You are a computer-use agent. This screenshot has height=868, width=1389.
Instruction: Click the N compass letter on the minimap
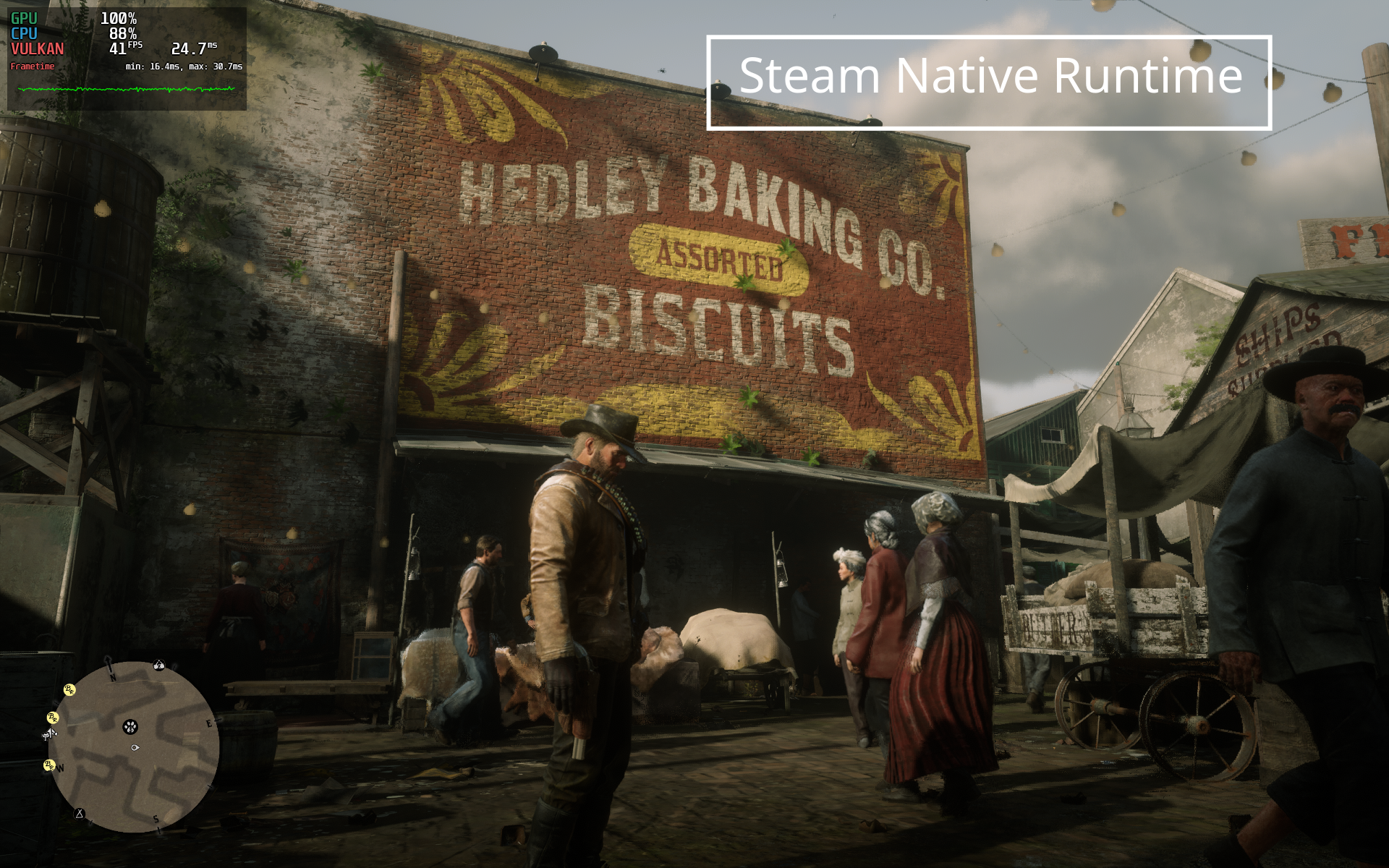tap(113, 678)
